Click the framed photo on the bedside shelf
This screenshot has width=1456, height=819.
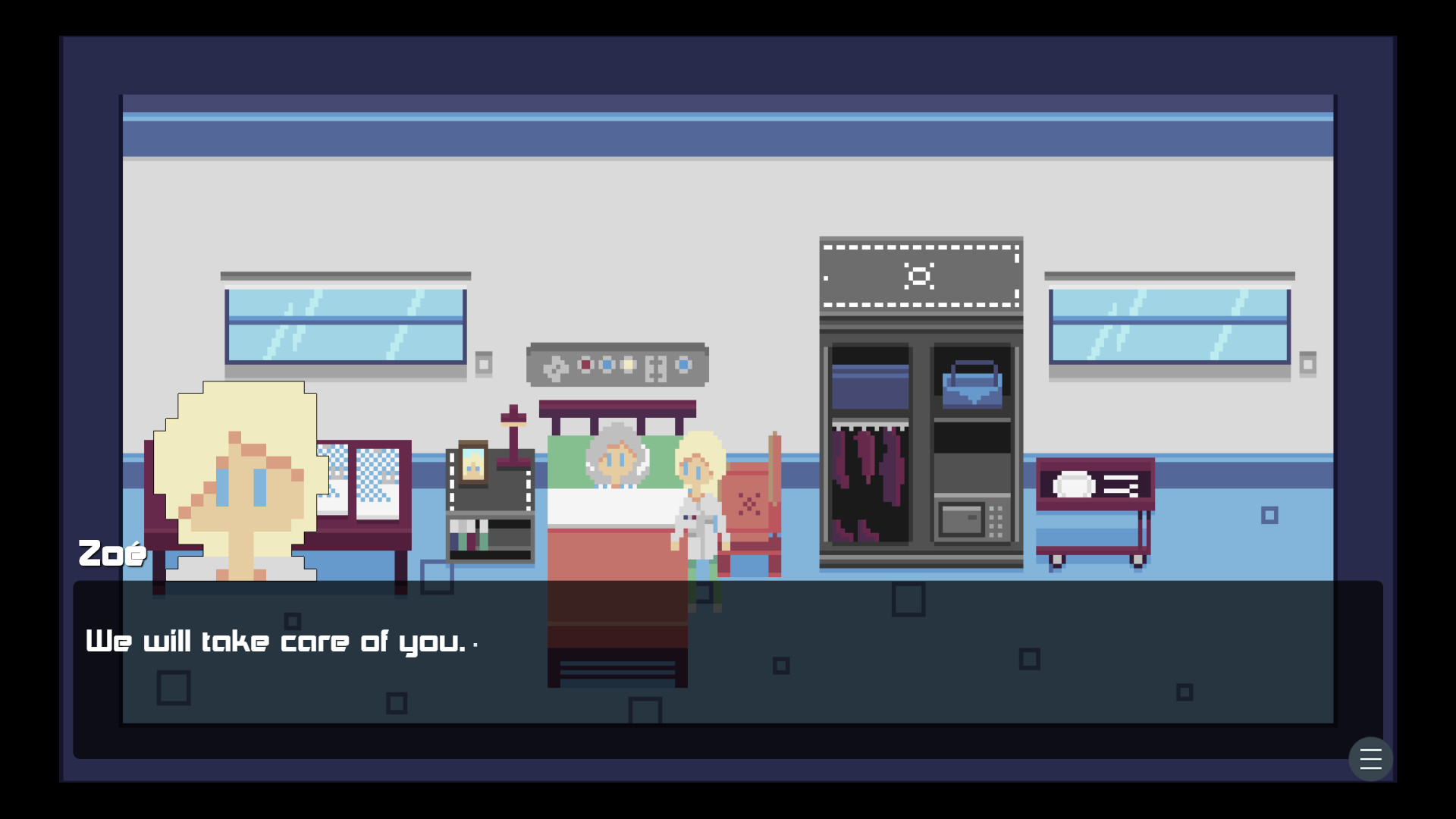474,463
